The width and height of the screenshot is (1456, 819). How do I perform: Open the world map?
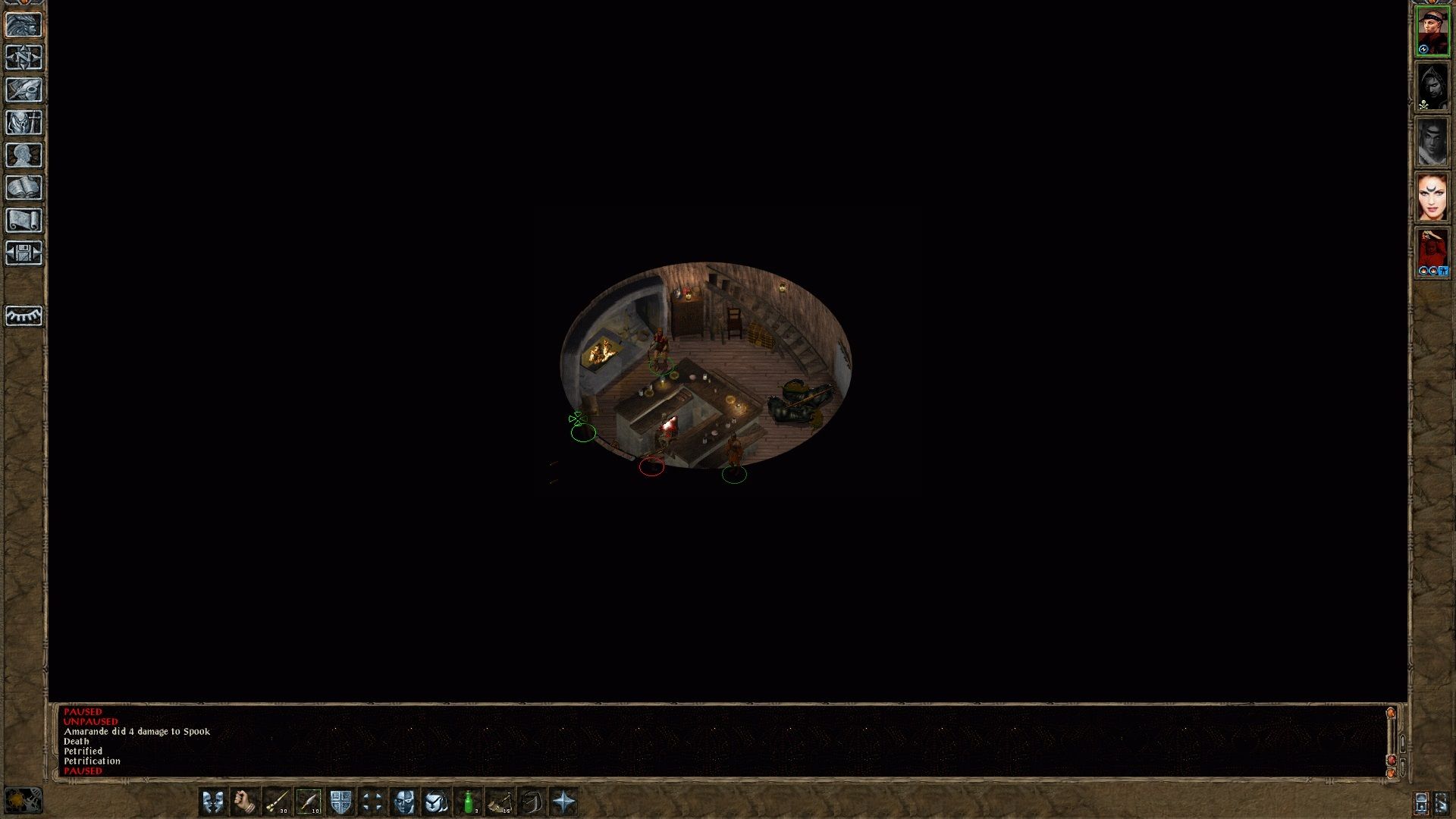[23, 58]
